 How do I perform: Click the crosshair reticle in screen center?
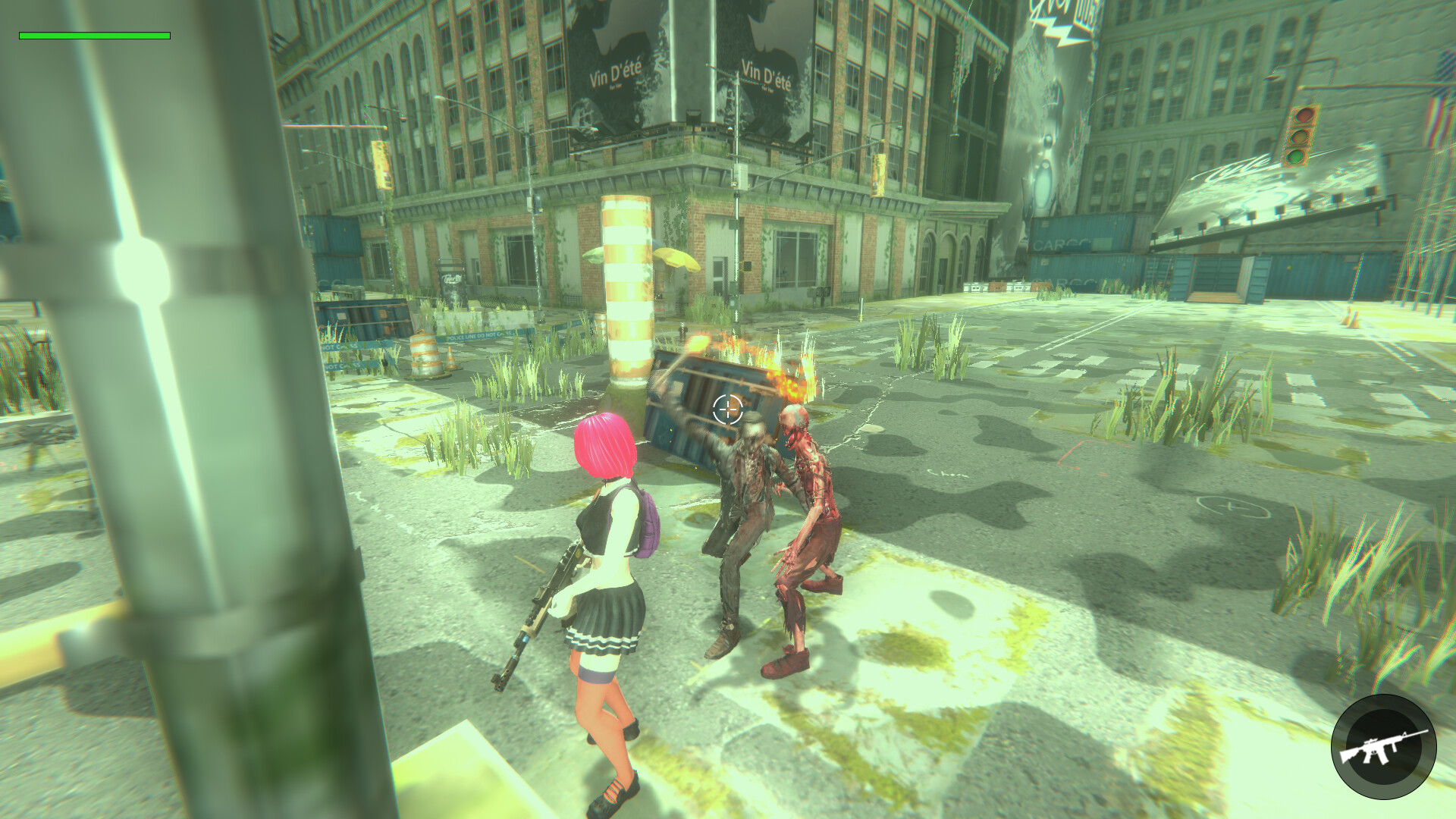point(727,410)
